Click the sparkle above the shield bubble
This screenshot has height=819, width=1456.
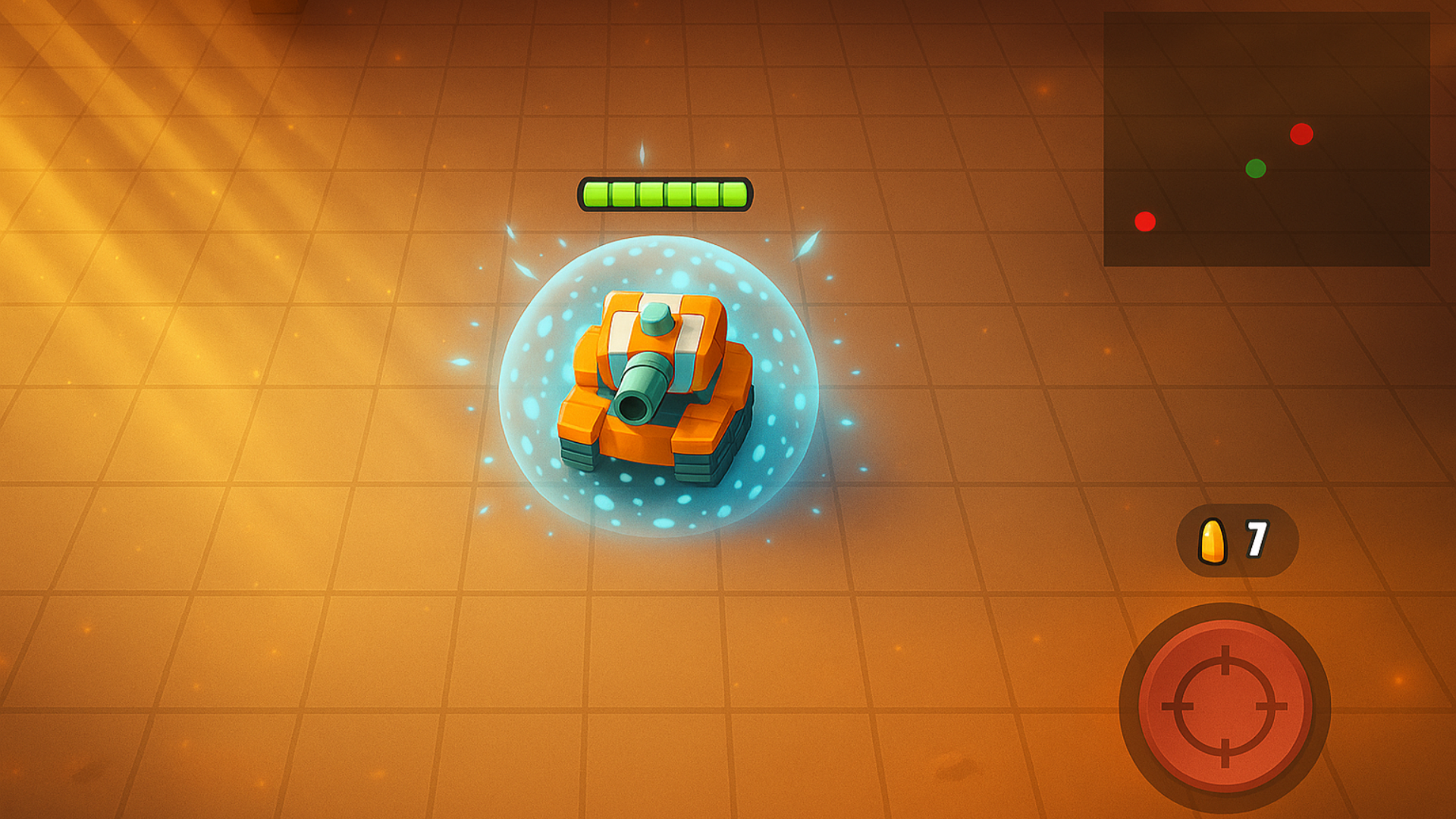point(643,152)
